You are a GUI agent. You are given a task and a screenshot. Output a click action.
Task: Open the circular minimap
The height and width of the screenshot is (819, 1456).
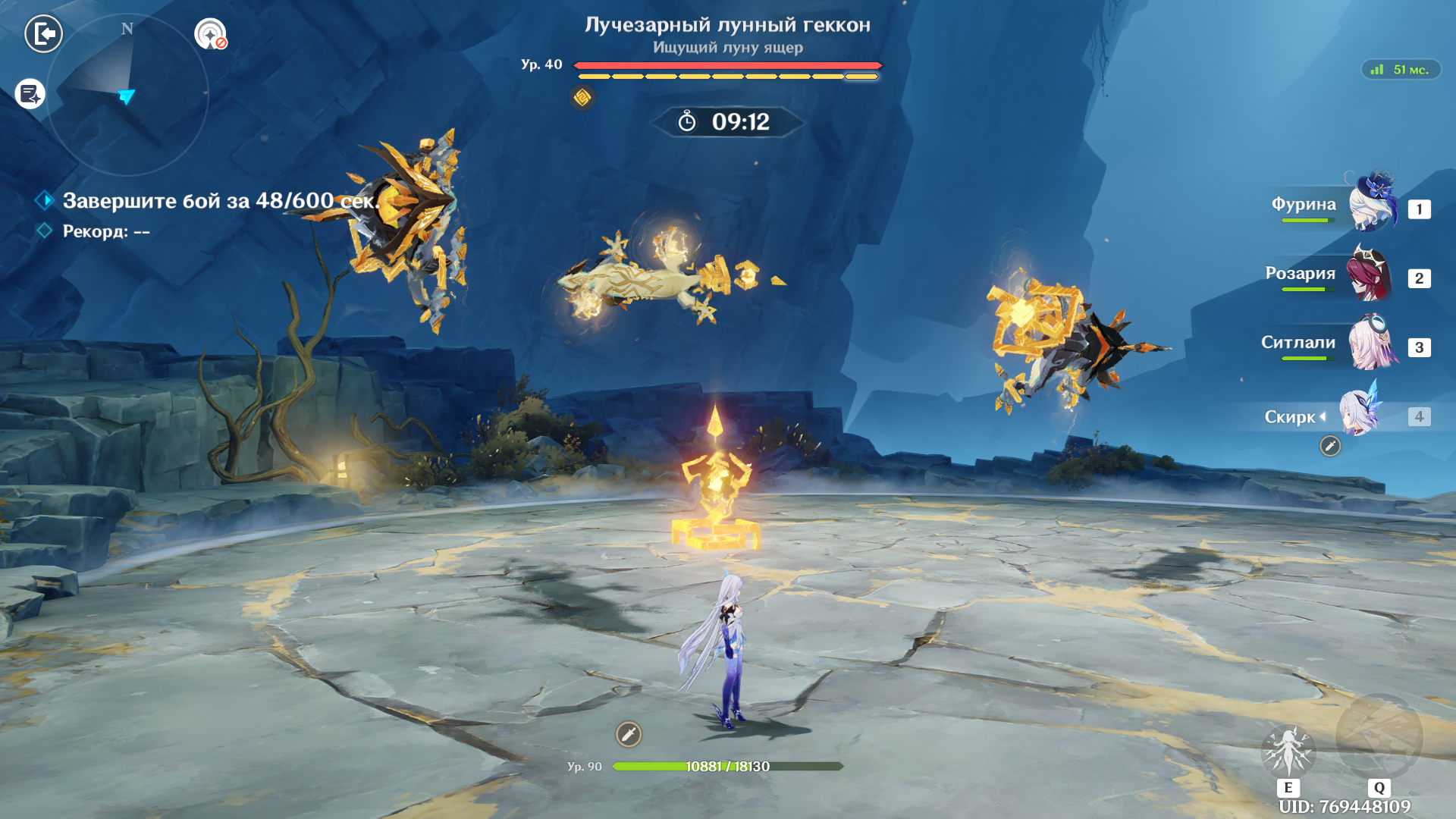(127, 95)
